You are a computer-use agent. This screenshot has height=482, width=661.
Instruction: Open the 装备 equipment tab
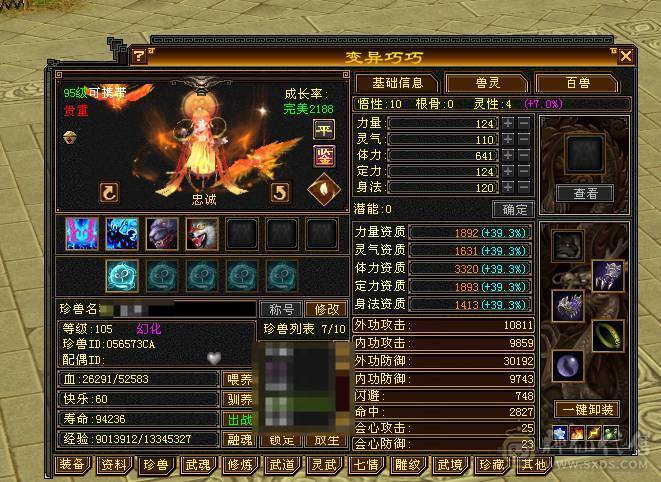72,465
